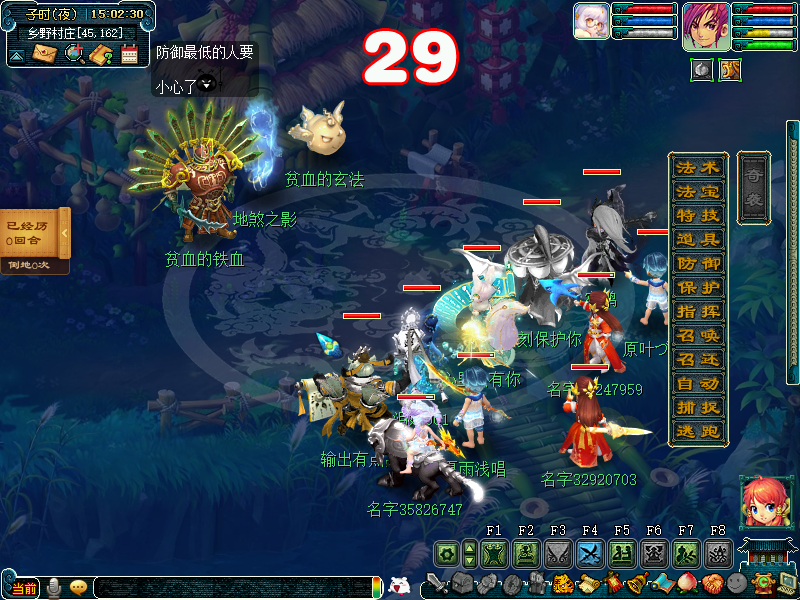
Task: Open the green gear hotbar settings
Action: (446, 553)
